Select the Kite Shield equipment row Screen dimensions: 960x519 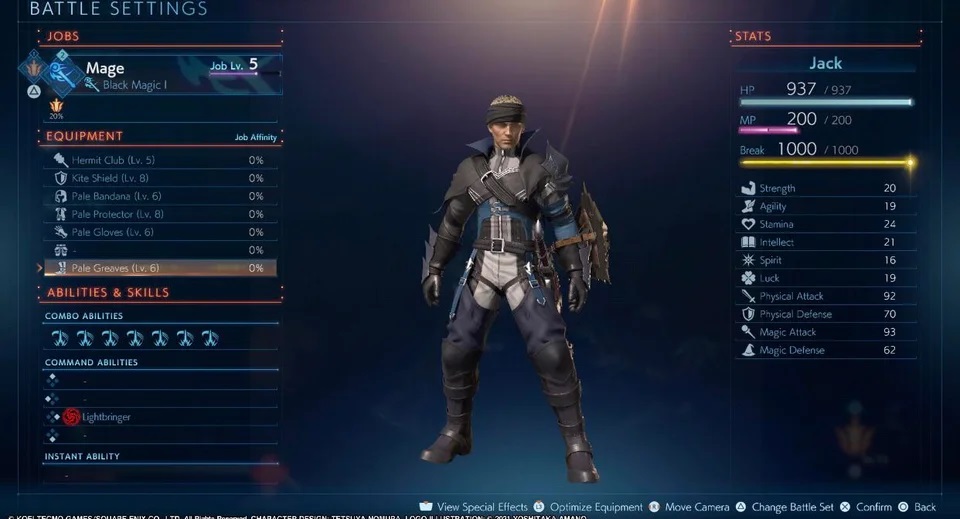tap(158, 178)
